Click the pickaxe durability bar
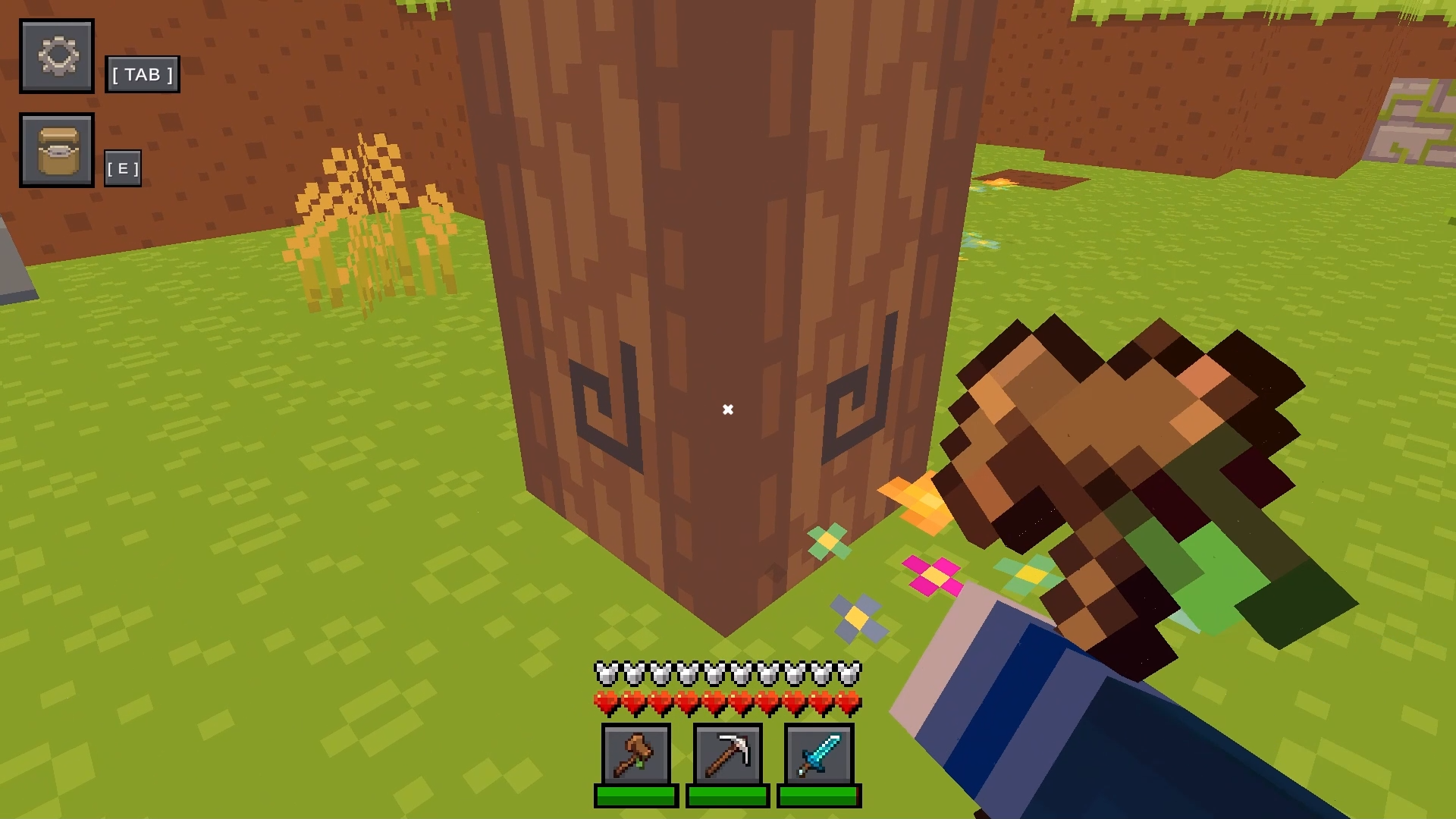The width and height of the screenshot is (1456, 819). (x=726, y=797)
